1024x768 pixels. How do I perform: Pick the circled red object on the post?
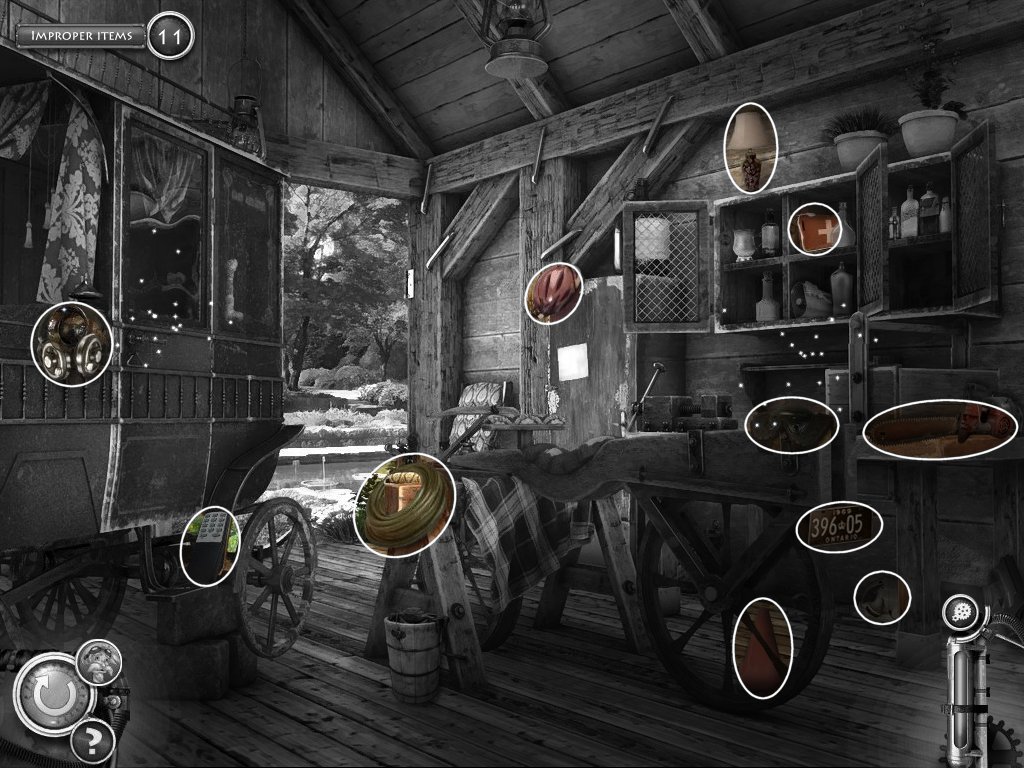553,293
